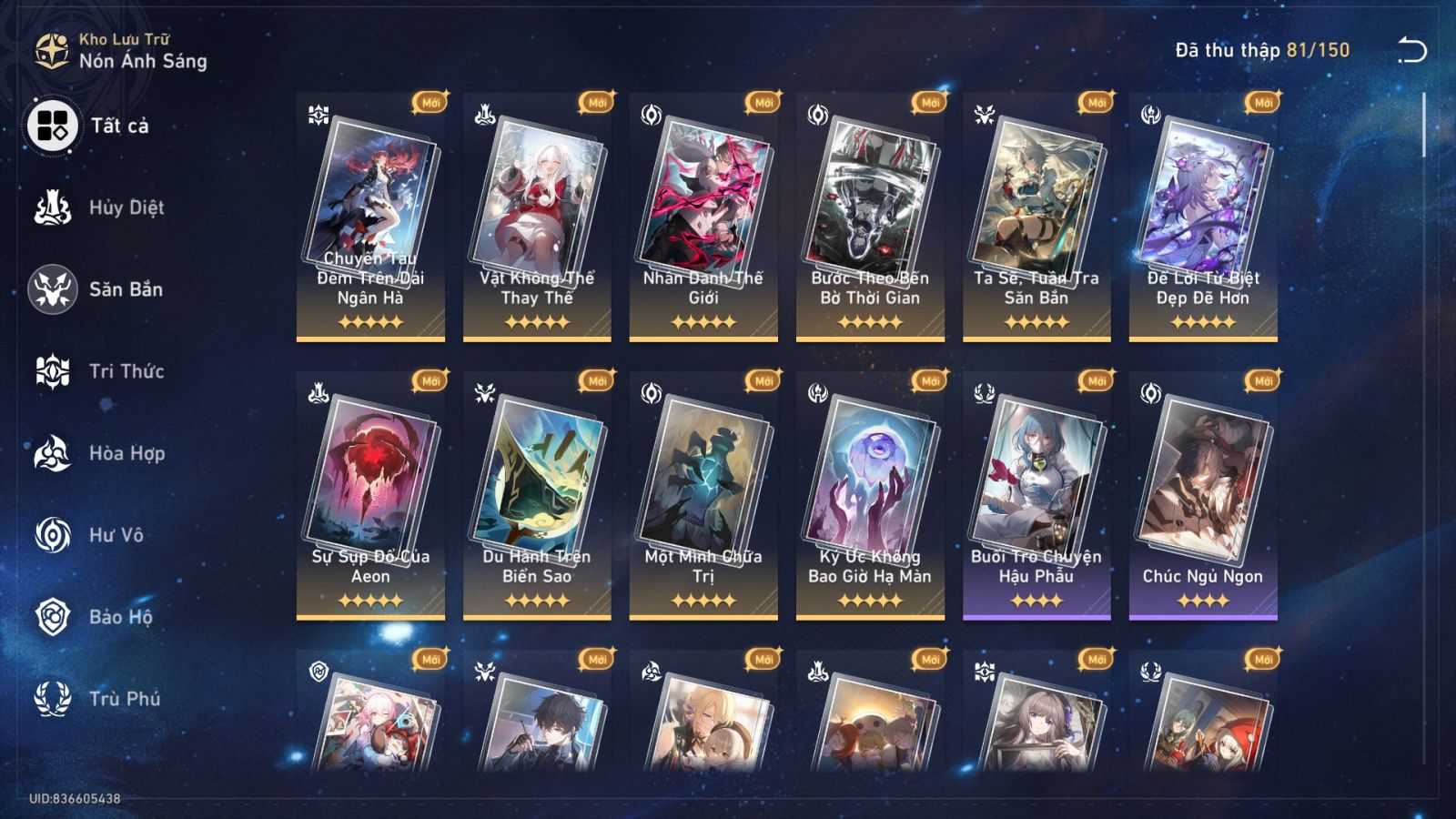
Task: Open Chuyến Tàu Đêm Trên Dải Ngân Hà card
Action: click(x=370, y=217)
